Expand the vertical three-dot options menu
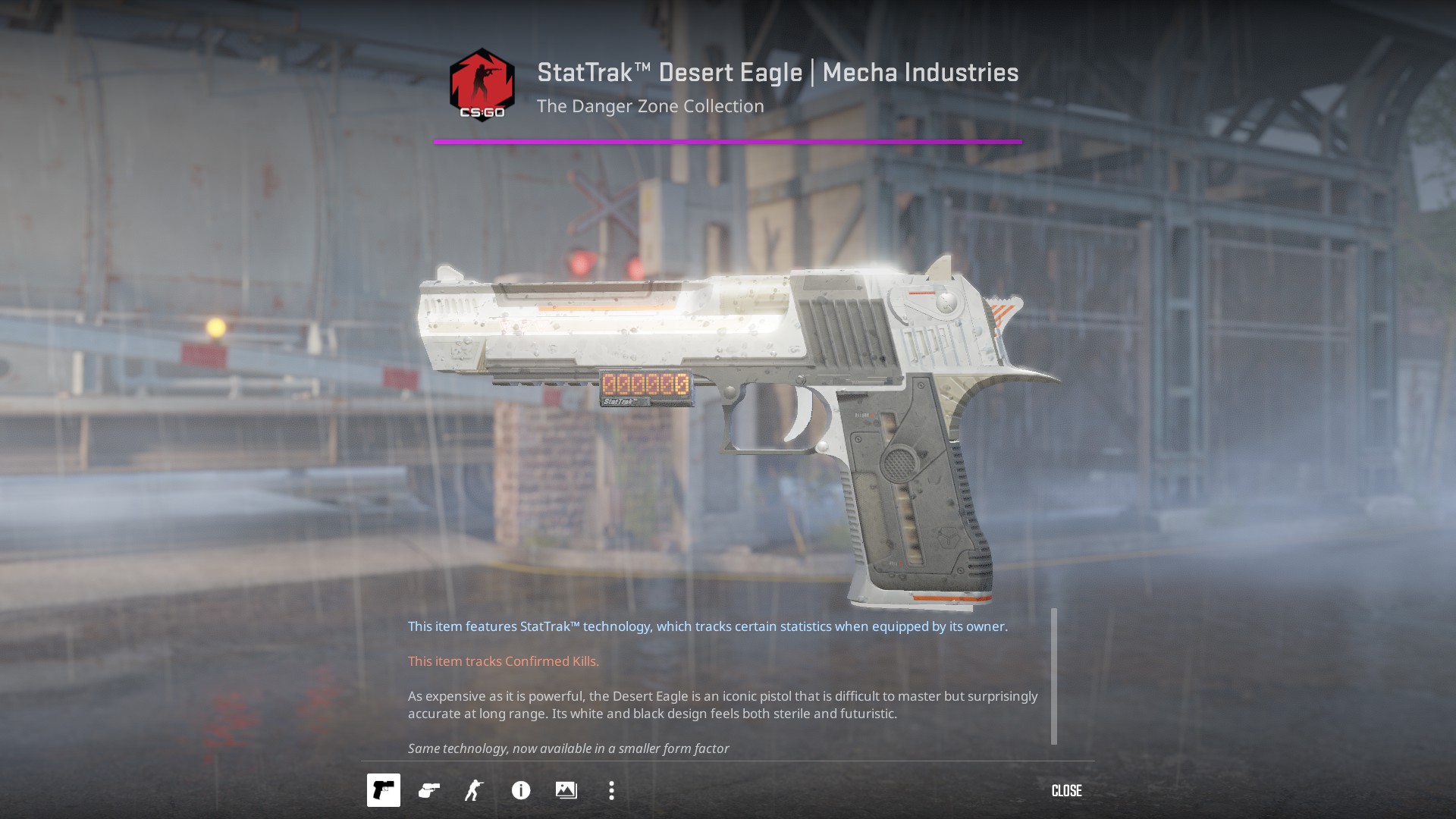Image resolution: width=1456 pixels, height=819 pixels. 612,790
